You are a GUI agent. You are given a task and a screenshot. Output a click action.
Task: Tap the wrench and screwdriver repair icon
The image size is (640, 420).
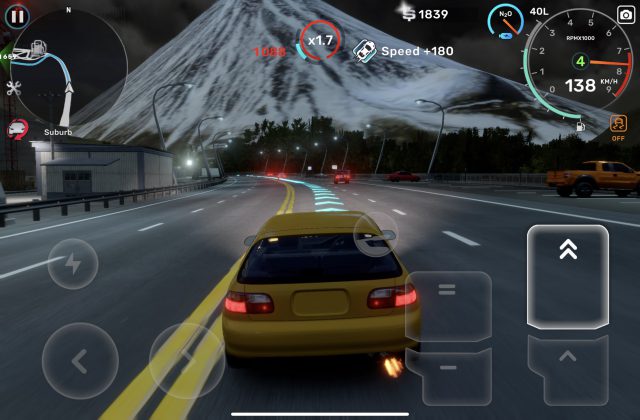(x=14, y=88)
